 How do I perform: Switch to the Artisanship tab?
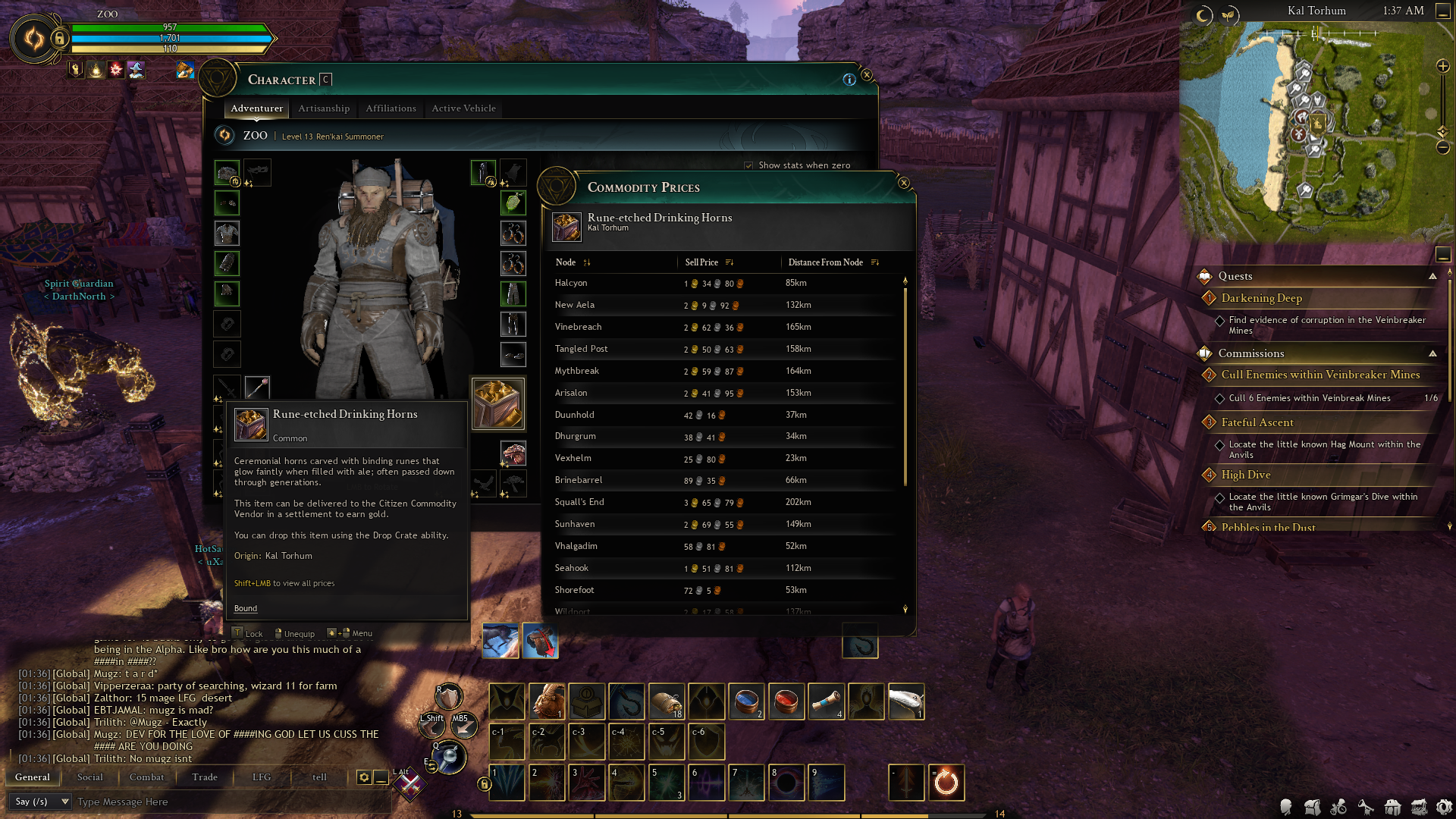[324, 108]
